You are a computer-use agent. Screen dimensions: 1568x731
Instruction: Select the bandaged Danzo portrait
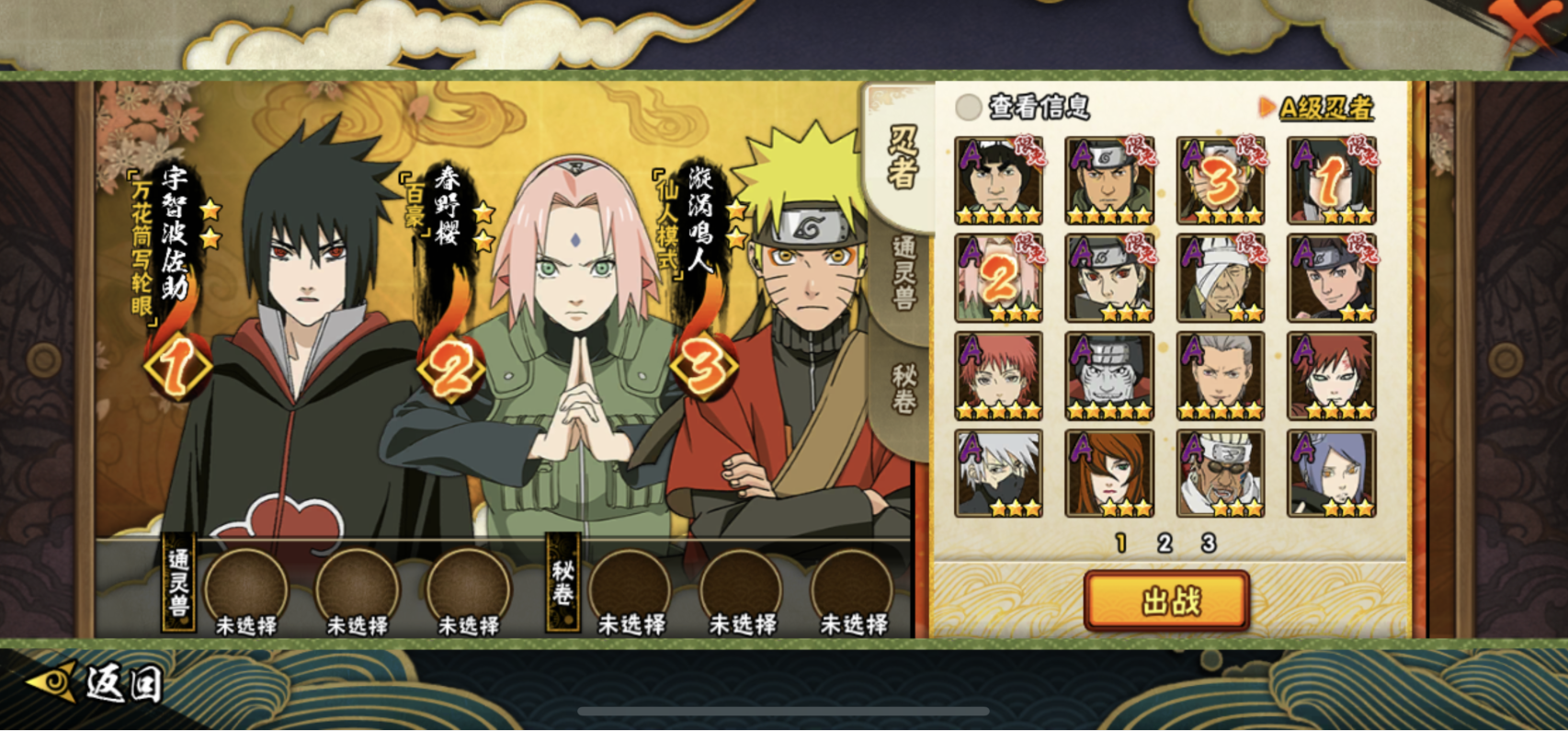1221,278
